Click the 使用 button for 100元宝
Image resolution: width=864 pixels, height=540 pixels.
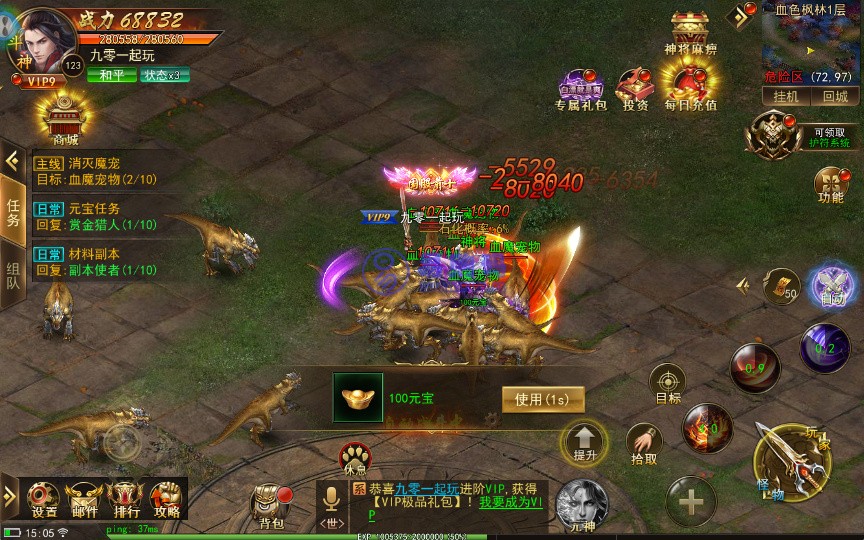pos(542,399)
